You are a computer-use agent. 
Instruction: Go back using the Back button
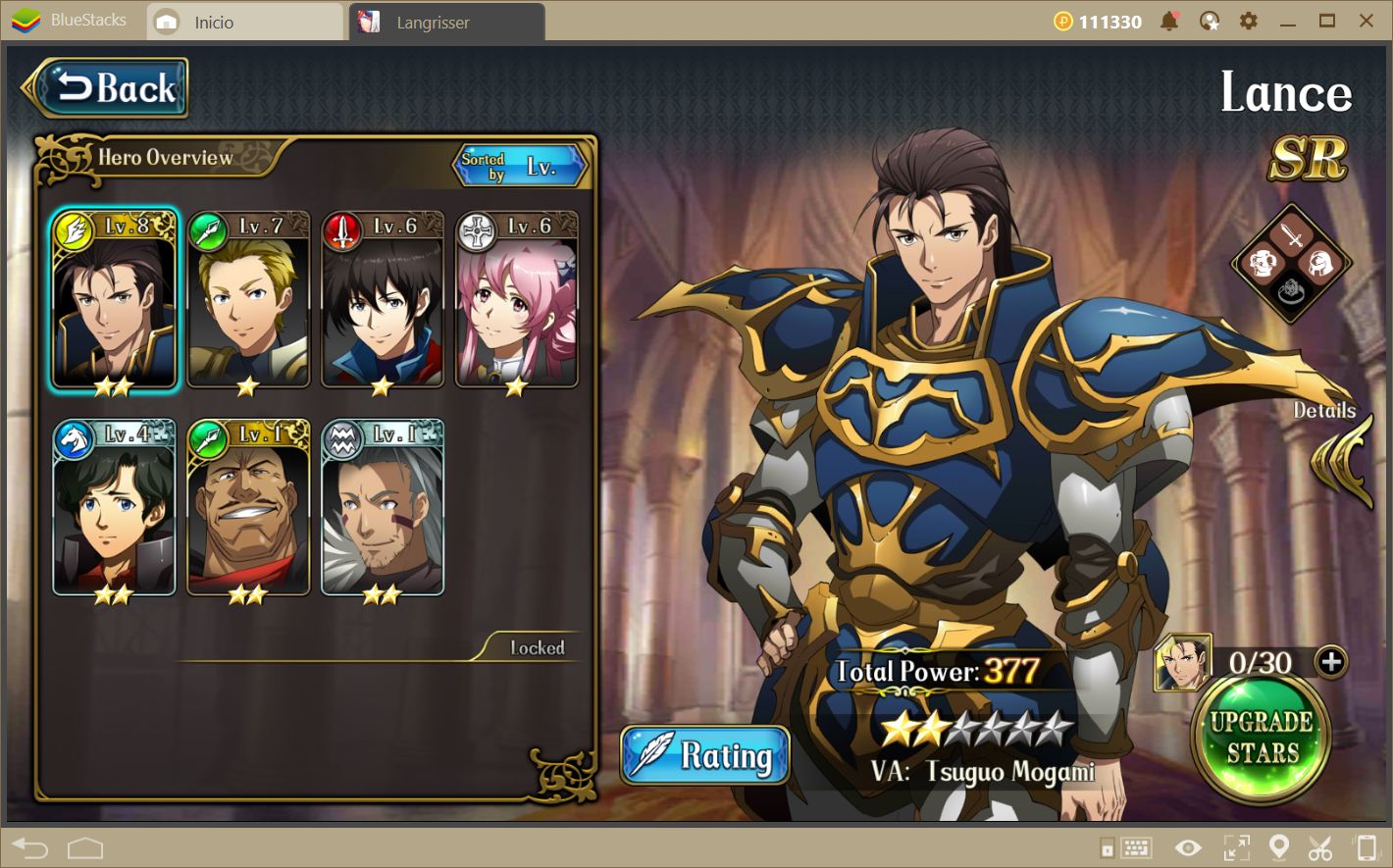tap(106, 89)
